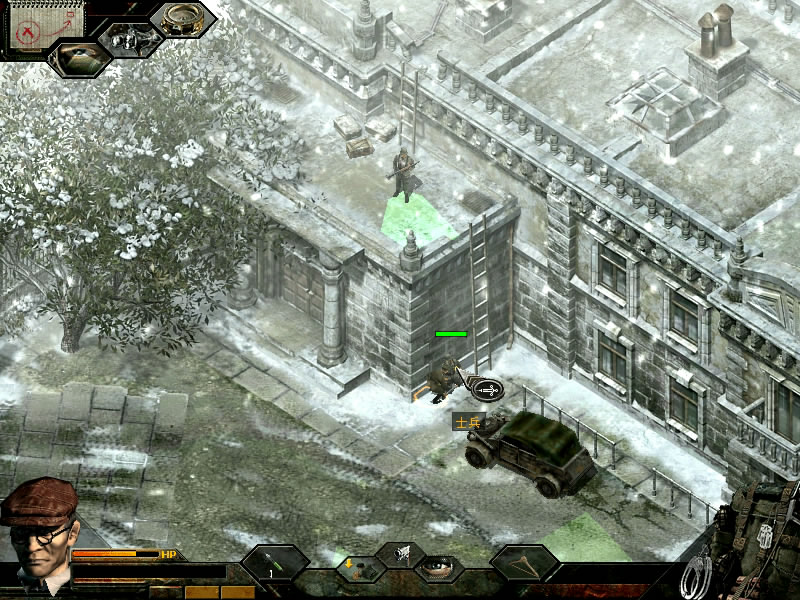Select the binoculars tool hexagon
Image resolution: width=800 pixels, height=600 pixels.
(x=130, y=38)
